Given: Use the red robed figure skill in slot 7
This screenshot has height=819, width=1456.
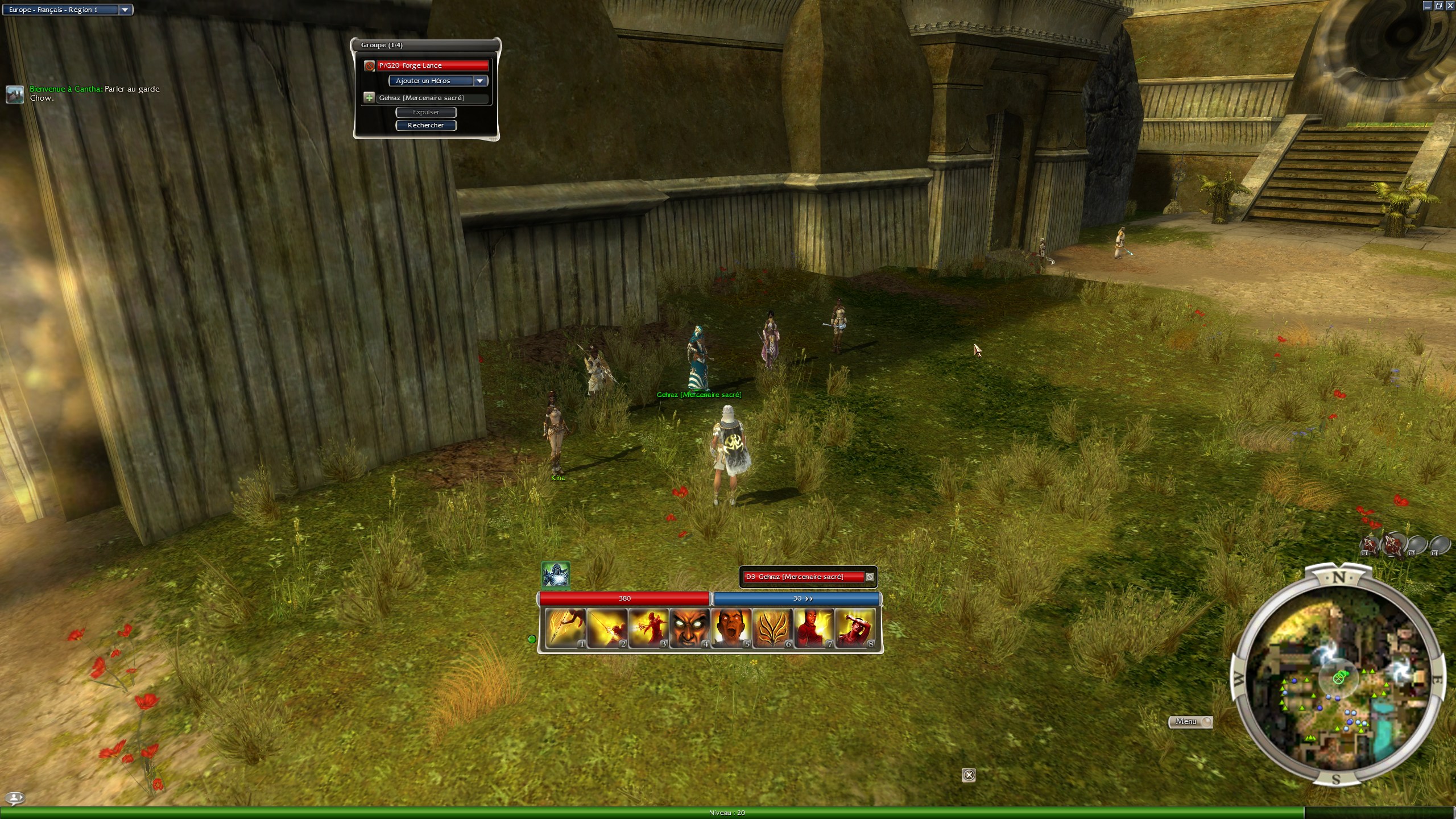Looking at the screenshot, I should coord(813,628).
